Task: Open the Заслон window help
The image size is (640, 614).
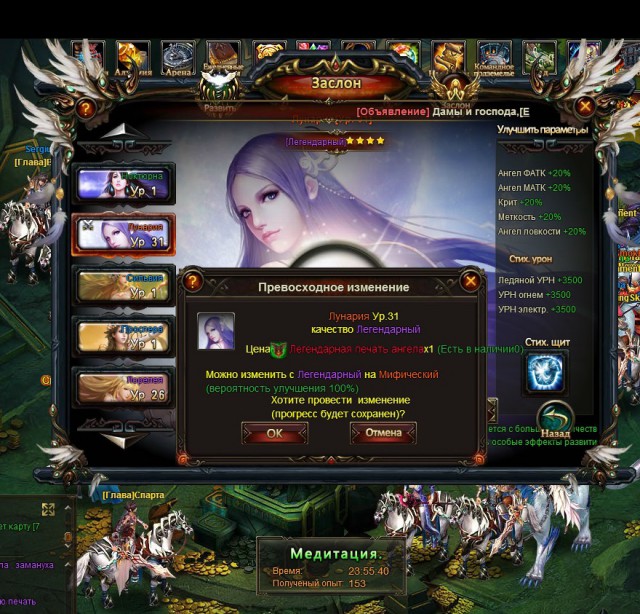Action: click(85, 108)
